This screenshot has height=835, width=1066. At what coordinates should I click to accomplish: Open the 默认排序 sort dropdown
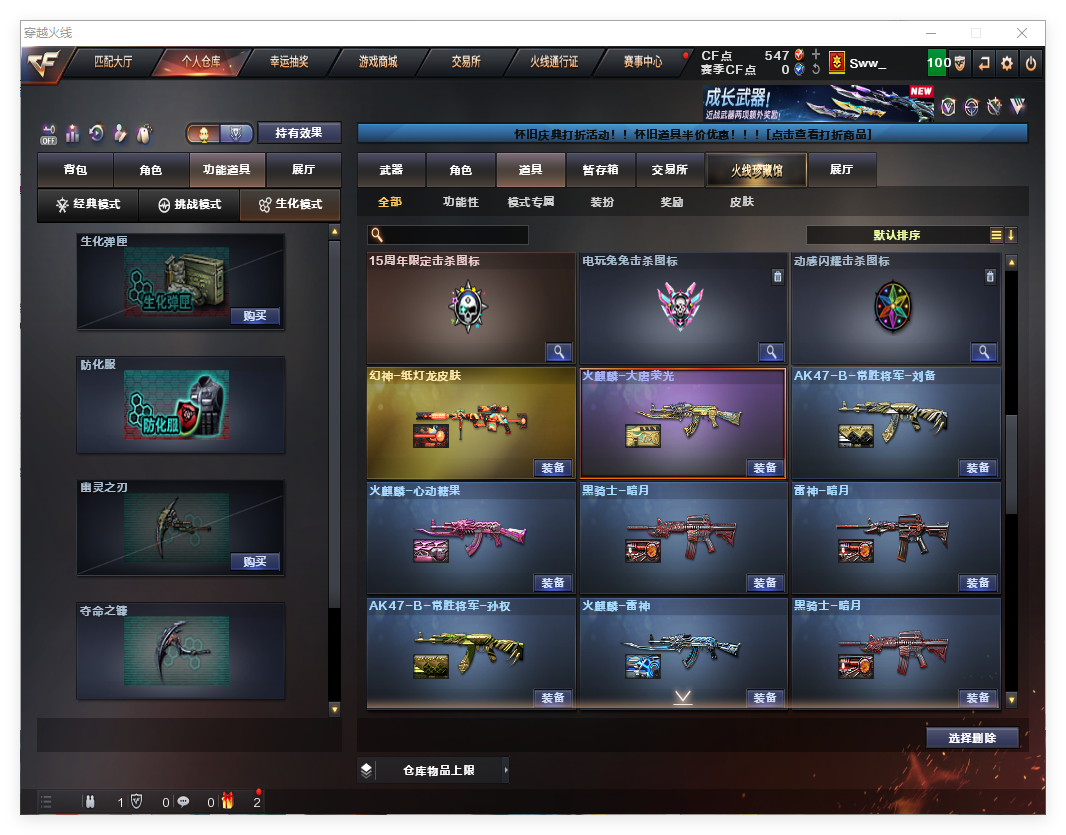[897, 235]
